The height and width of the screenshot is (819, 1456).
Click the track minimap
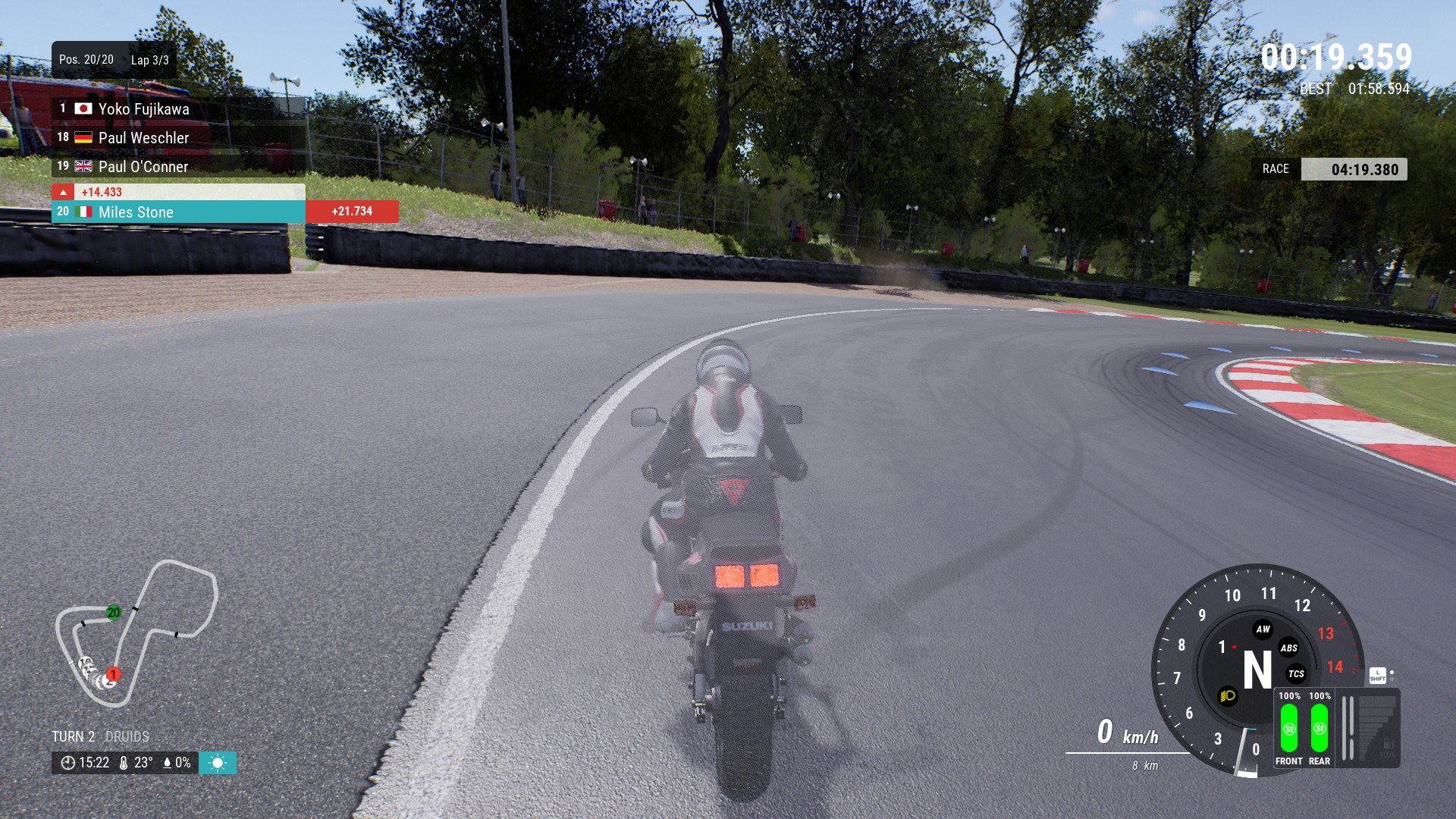pos(136,633)
